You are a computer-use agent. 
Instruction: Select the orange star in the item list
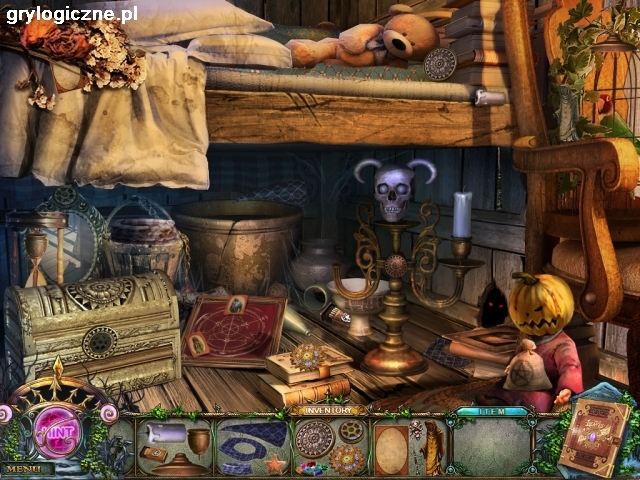[x=274, y=465]
